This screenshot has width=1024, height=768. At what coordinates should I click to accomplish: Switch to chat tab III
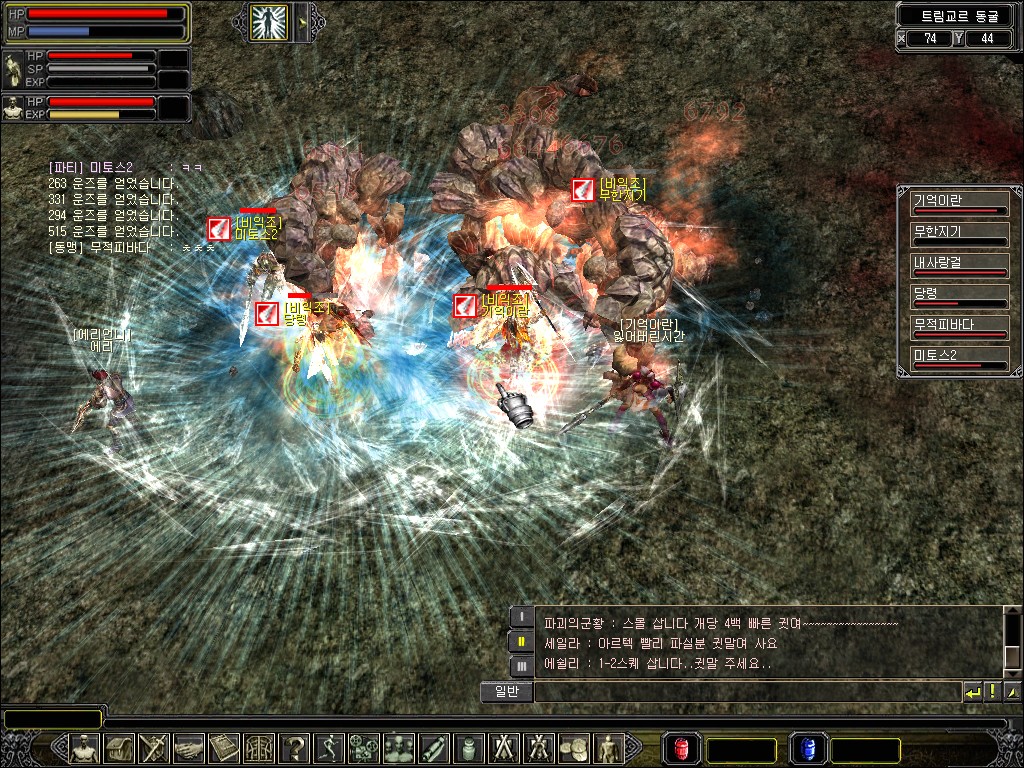(521, 665)
